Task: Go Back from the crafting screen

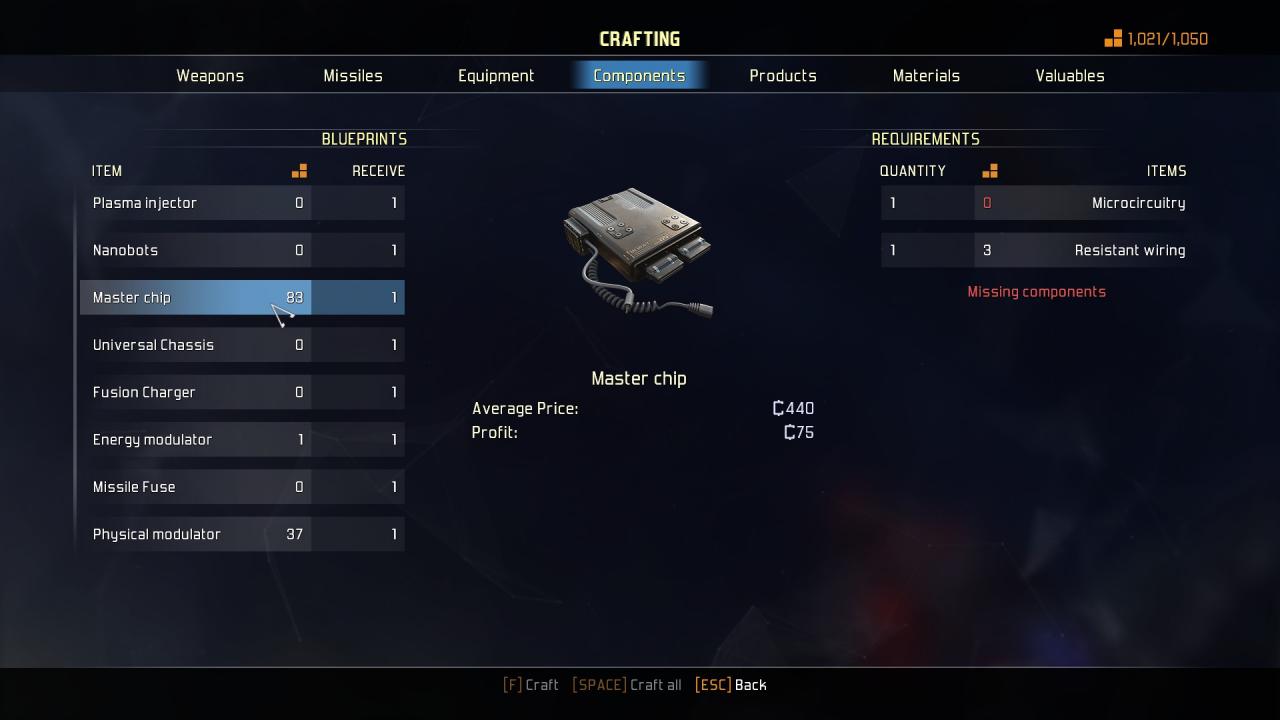Action: [731, 685]
